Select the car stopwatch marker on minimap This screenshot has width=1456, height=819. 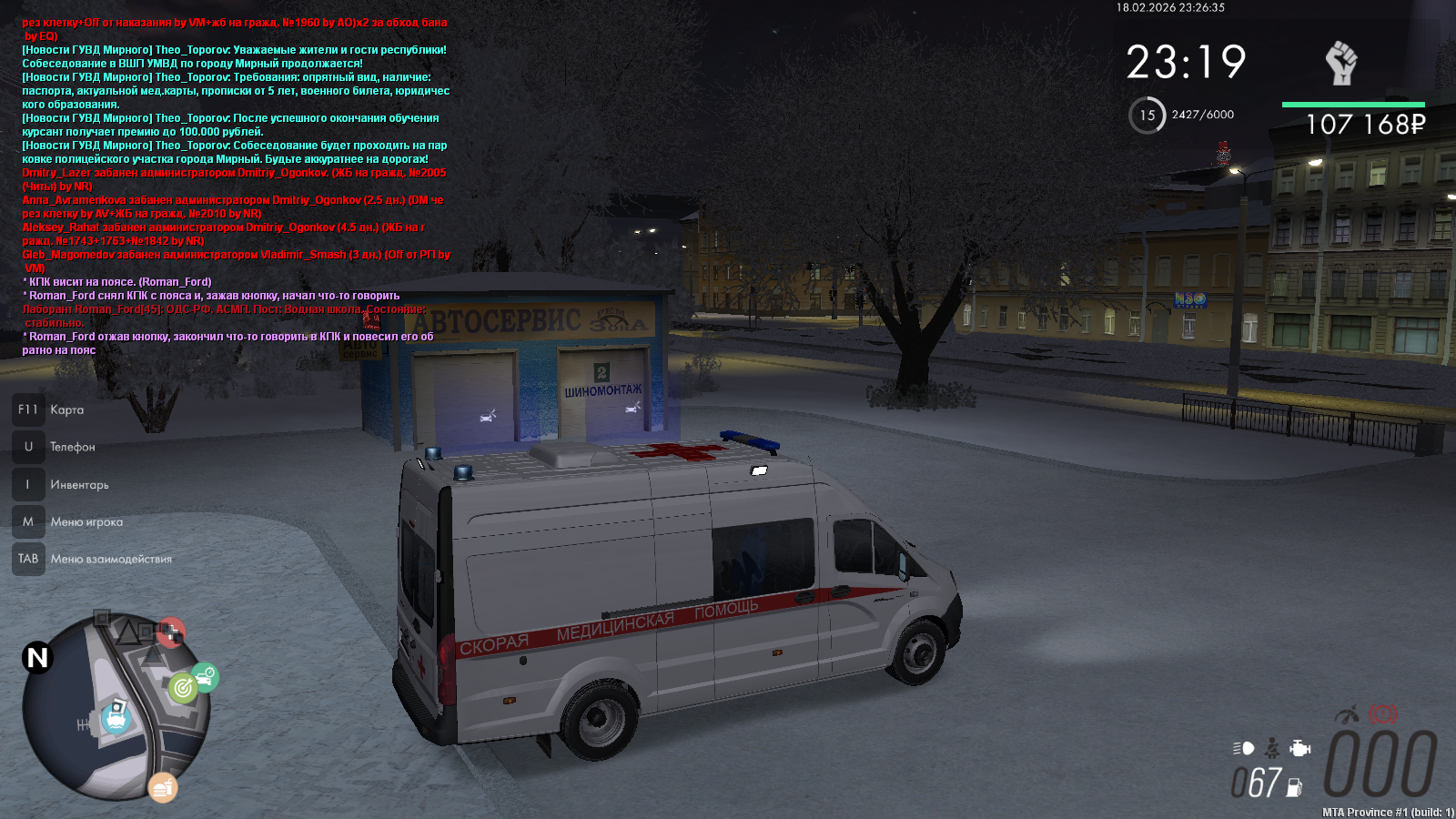(x=206, y=675)
